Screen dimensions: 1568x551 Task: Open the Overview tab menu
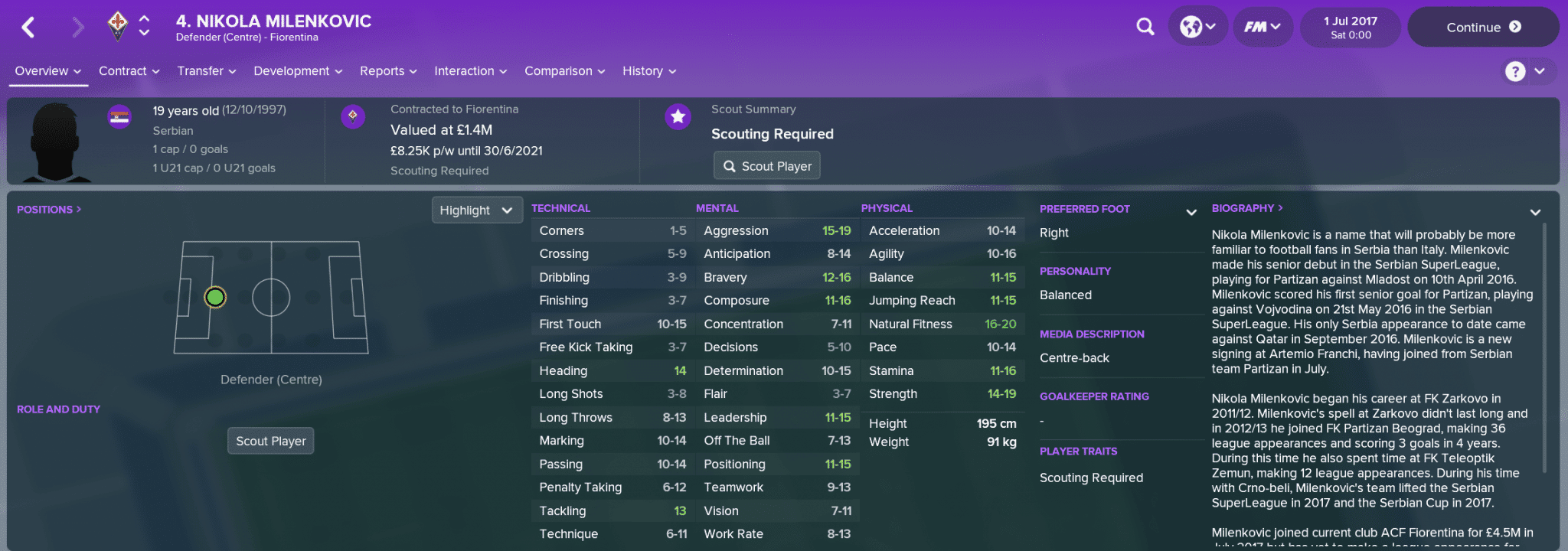point(47,71)
